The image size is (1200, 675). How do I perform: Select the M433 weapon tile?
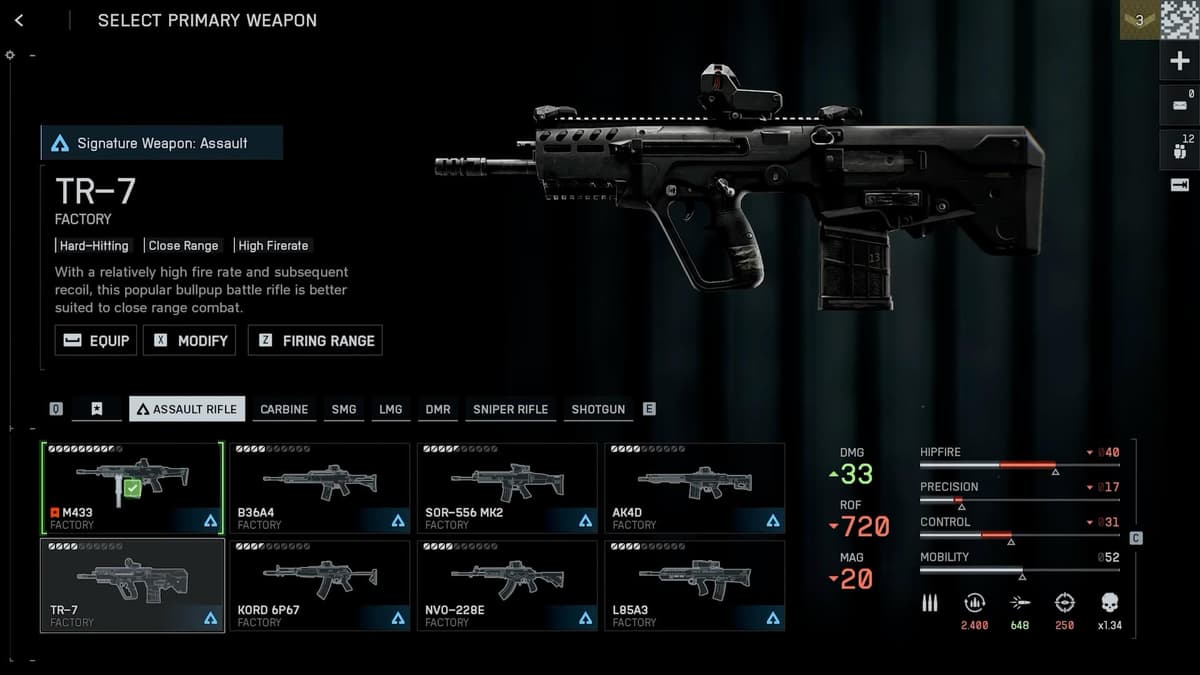tap(132, 488)
